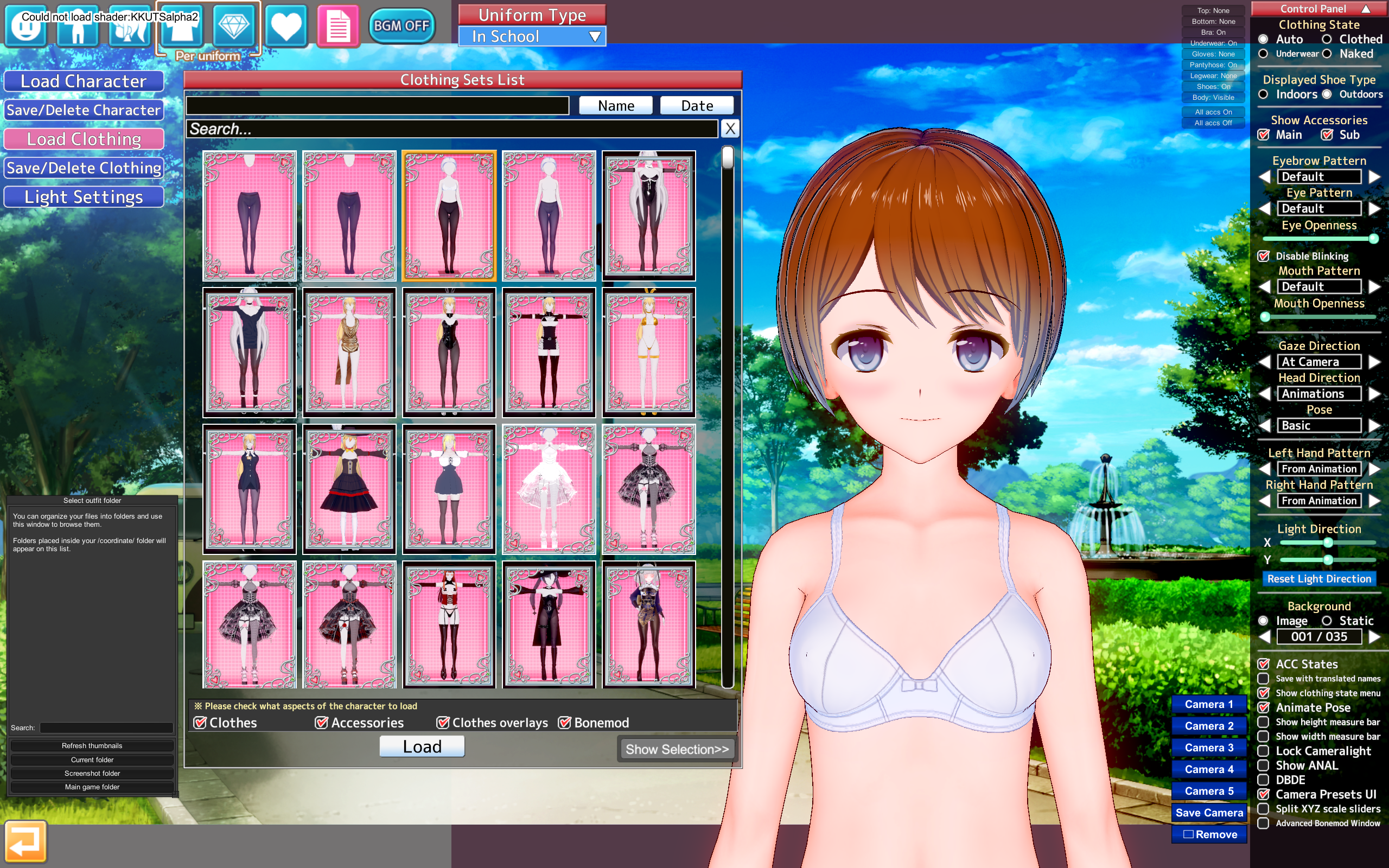Reset Light Direction
Viewport: 1389px width, 868px height.
pyautogui.click(x=1319, y=579)
